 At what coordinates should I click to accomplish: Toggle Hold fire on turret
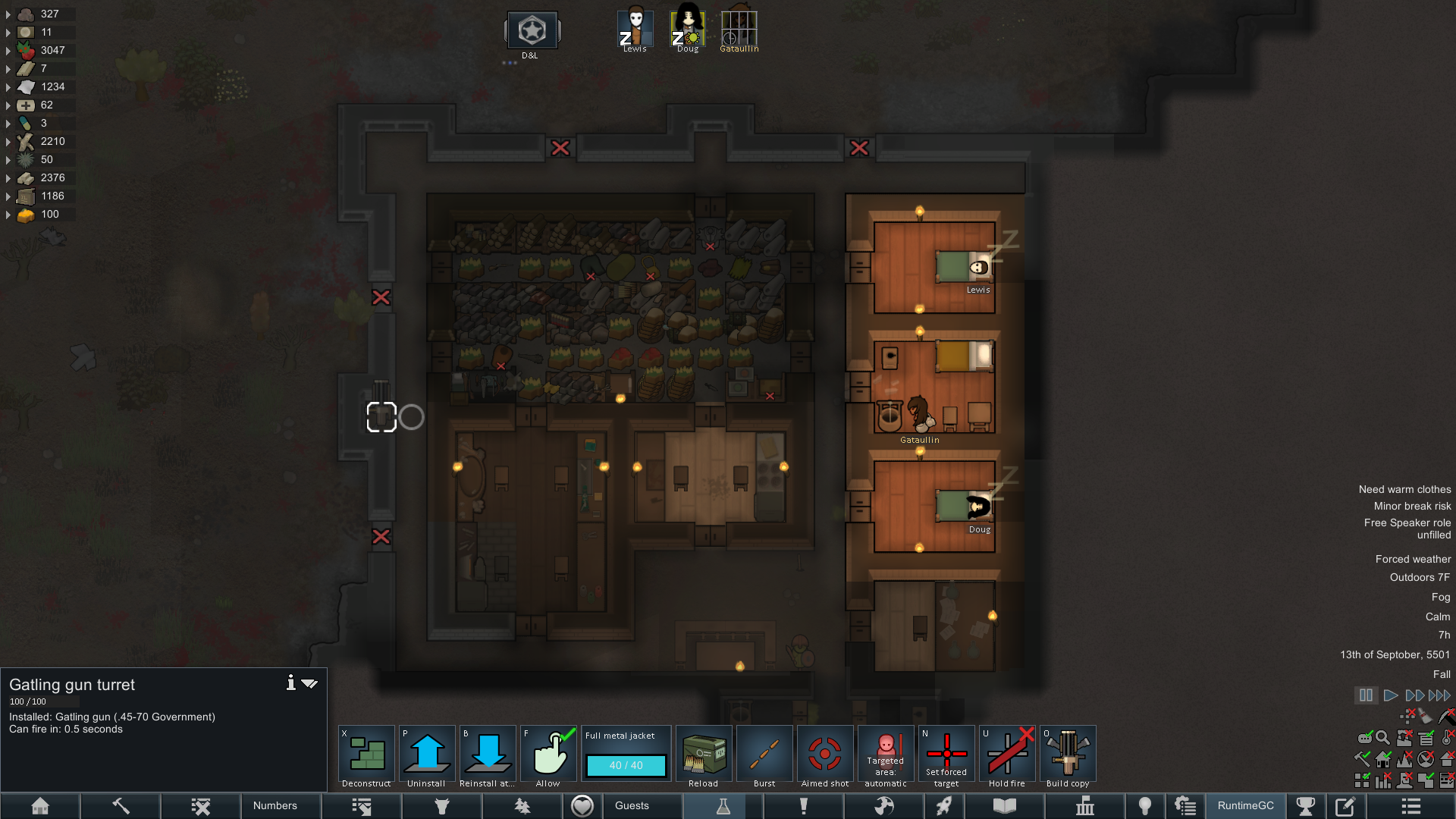tap(1007, 756)
